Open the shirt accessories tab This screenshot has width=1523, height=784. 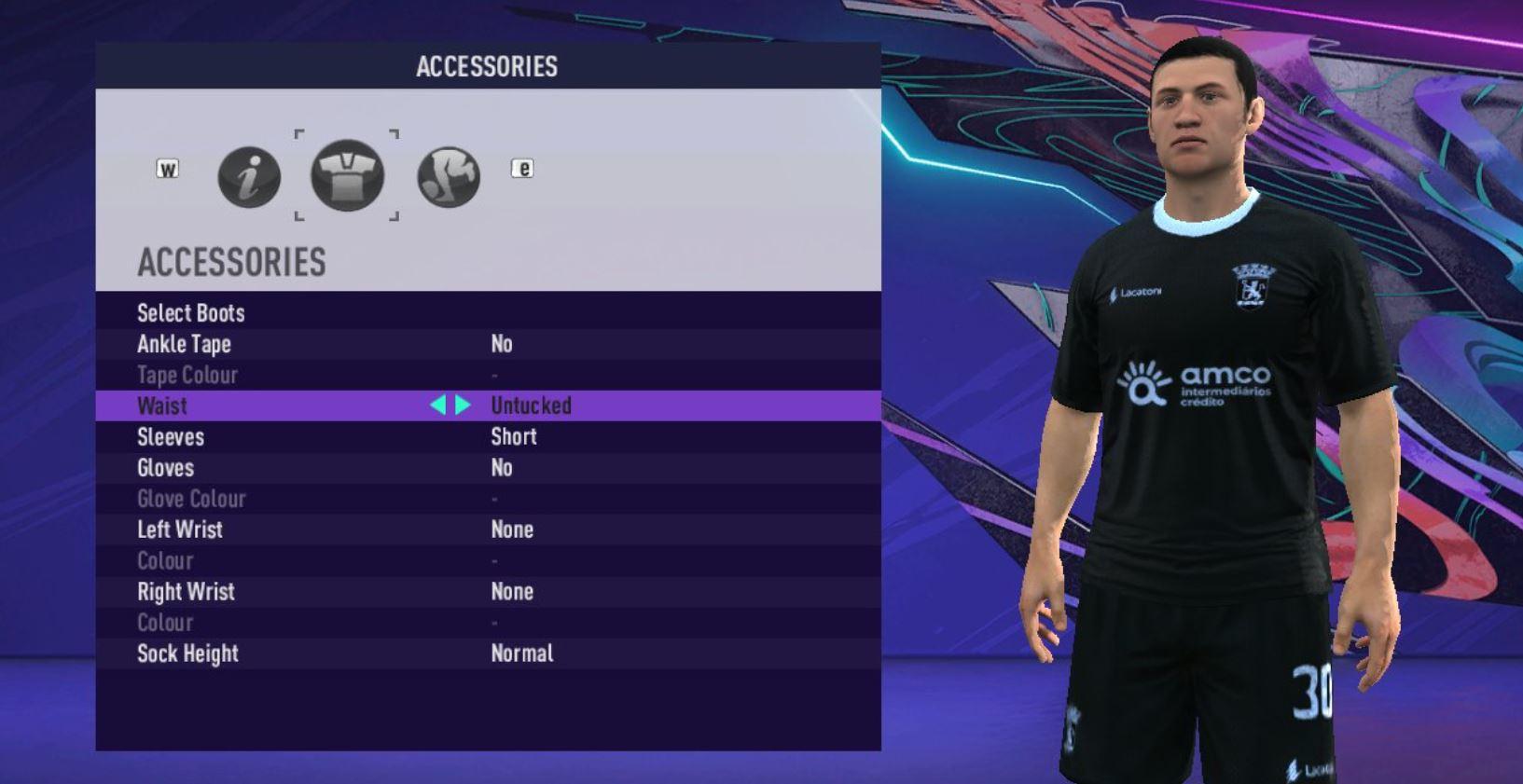347,175
